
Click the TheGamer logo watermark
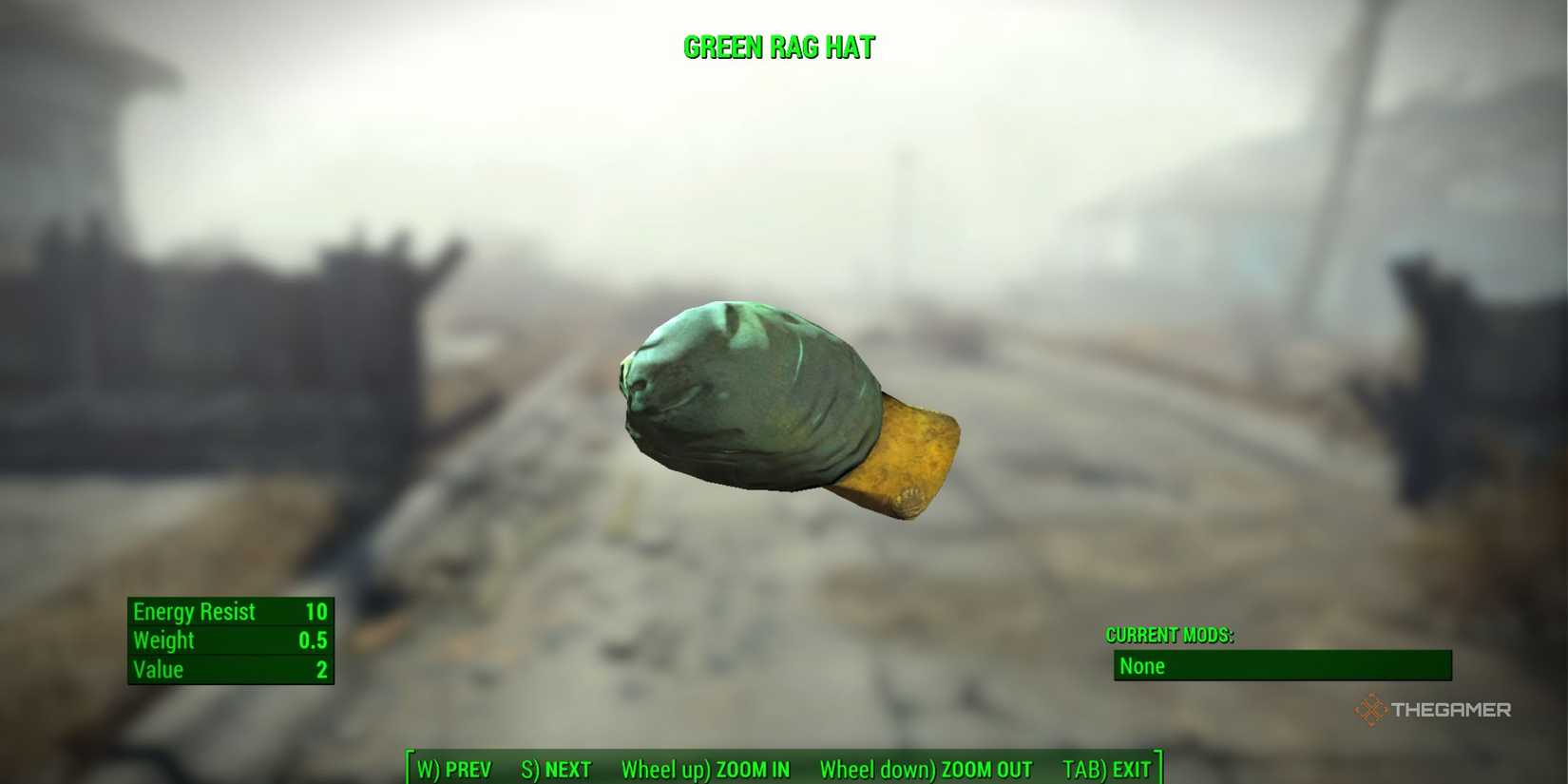[x=1433, y=708]
